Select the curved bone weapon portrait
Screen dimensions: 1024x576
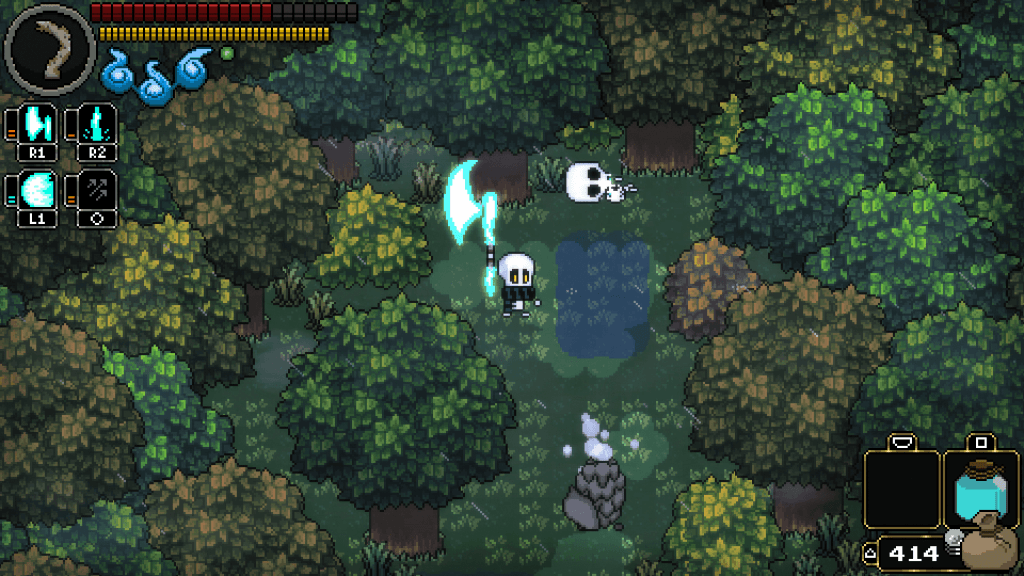[x=49, y=48]
